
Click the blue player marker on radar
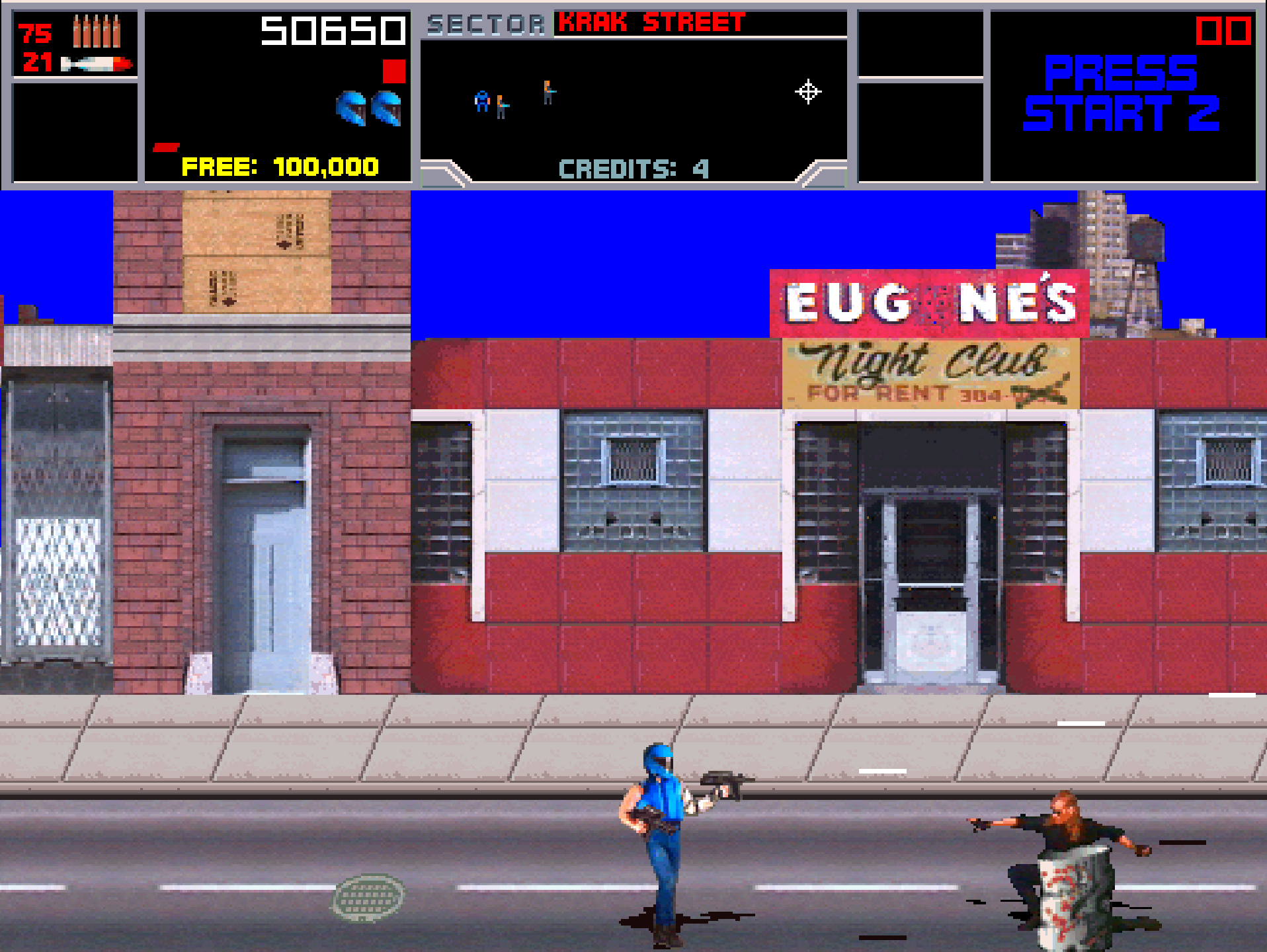click(x=482, y=101)
